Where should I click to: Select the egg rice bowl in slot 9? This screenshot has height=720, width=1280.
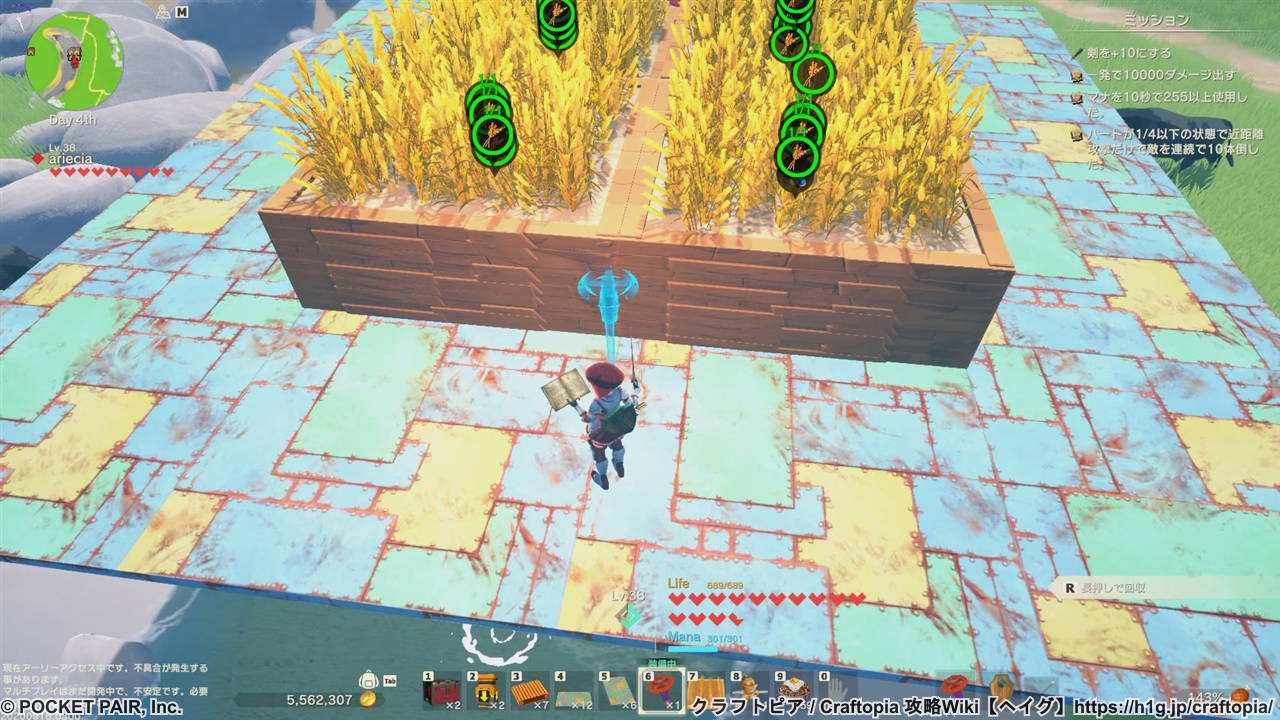[x=794, y=691]
